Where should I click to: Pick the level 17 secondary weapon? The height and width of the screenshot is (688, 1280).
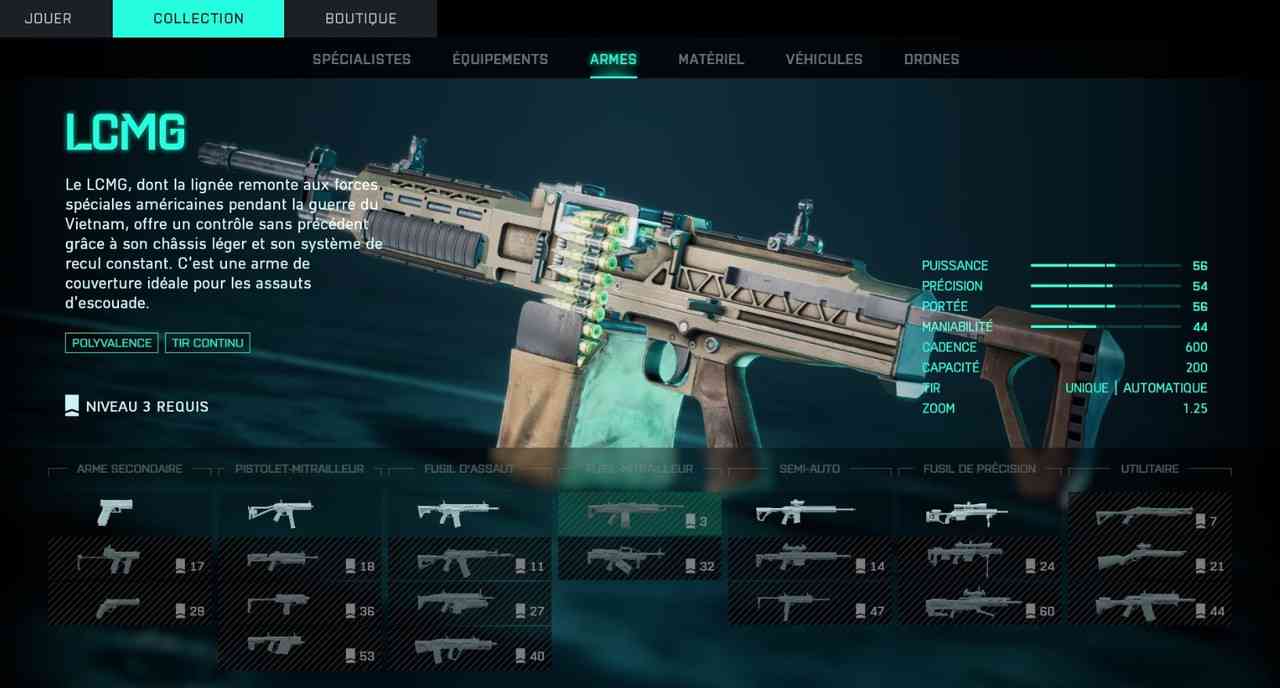pos(130,560)
